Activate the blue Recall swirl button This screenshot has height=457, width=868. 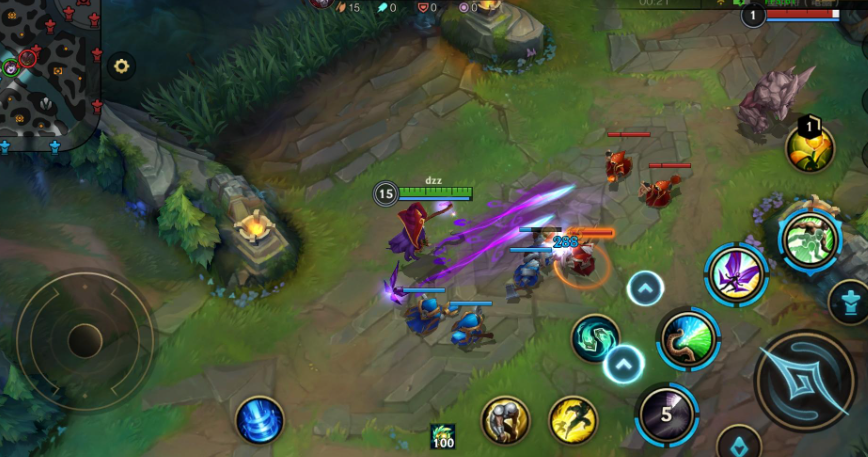coord(260,419)
